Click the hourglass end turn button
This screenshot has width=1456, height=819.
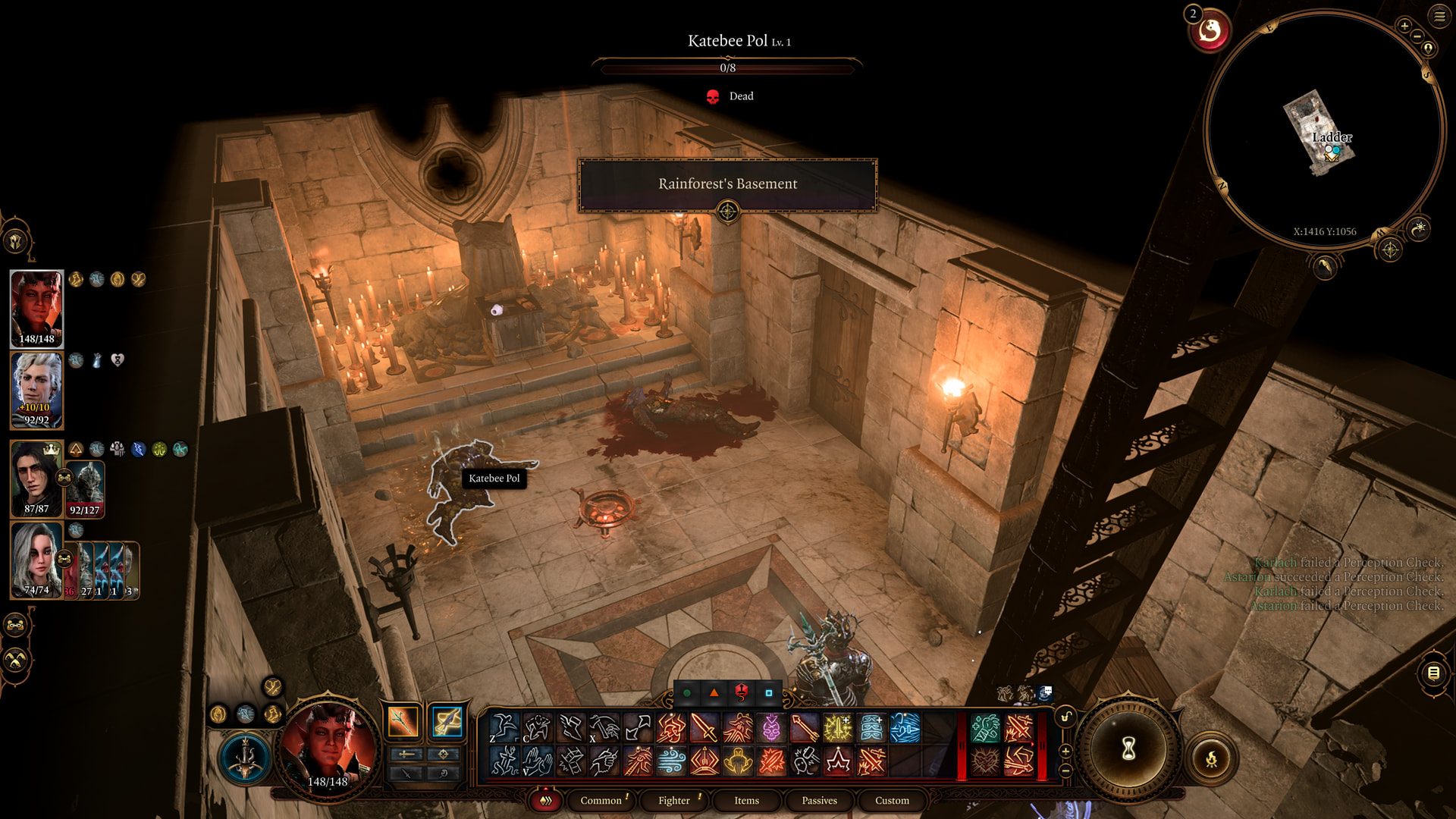click(1128, 749)
